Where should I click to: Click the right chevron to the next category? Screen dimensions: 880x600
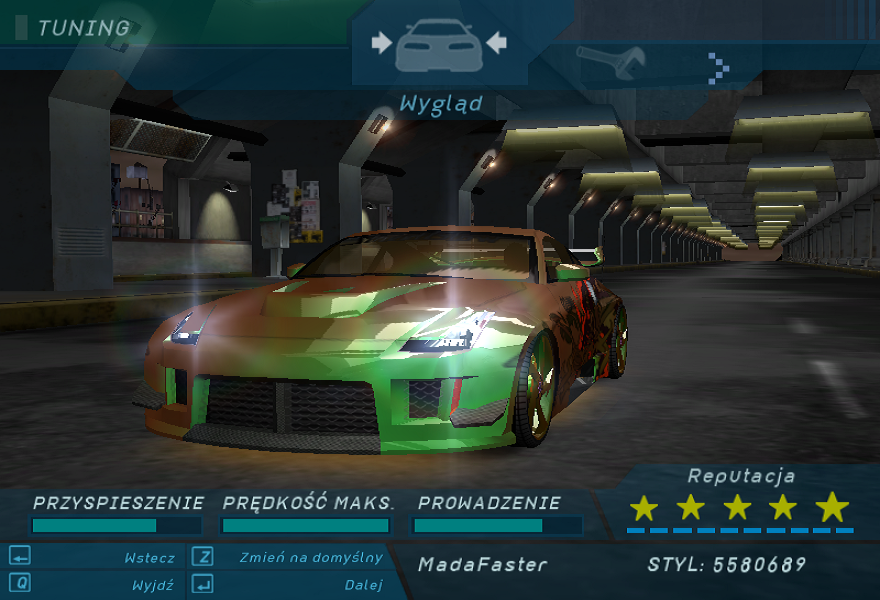click(718, 67)
